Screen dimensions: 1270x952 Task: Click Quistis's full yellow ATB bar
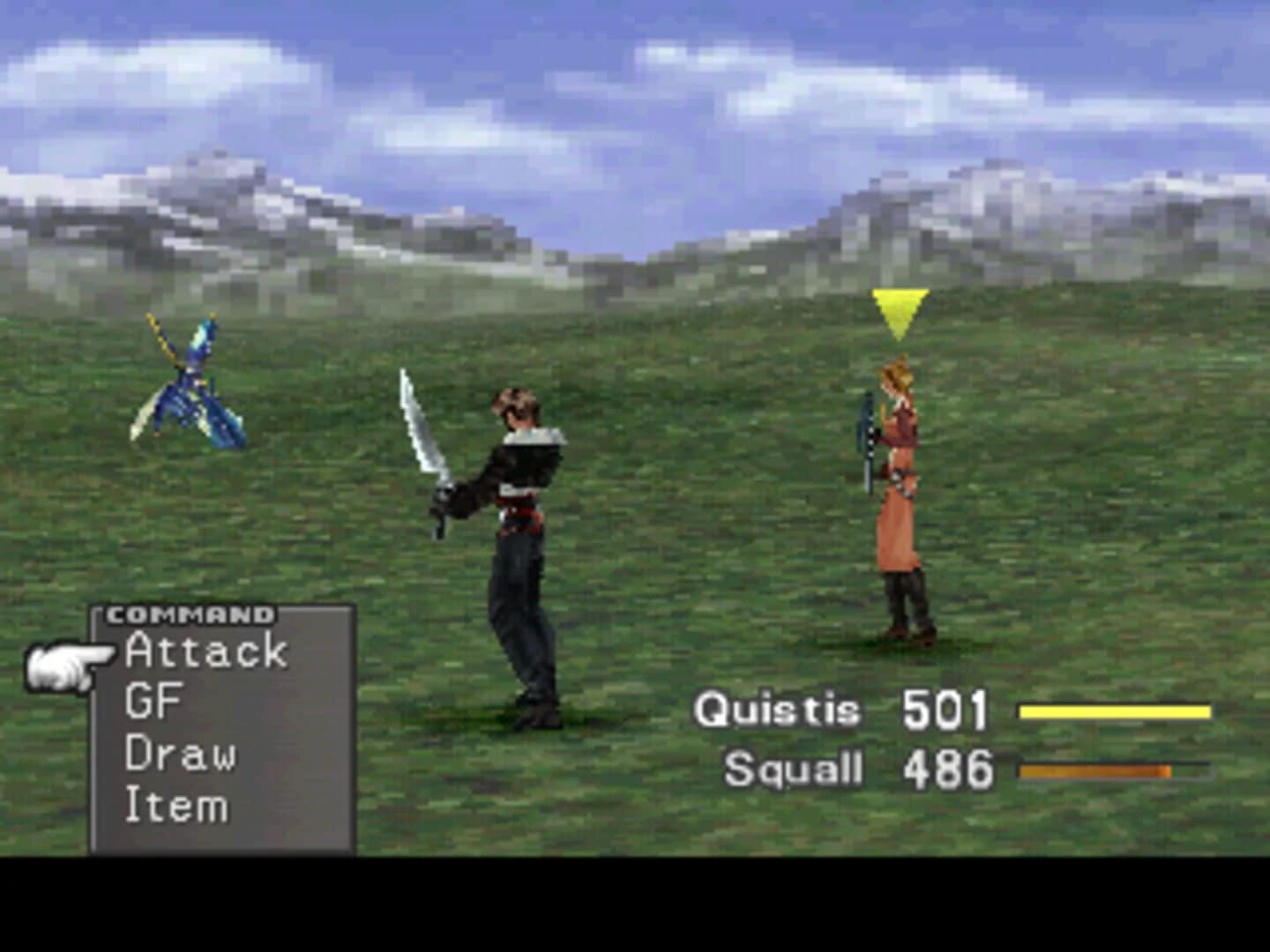tap(1114, 708)
